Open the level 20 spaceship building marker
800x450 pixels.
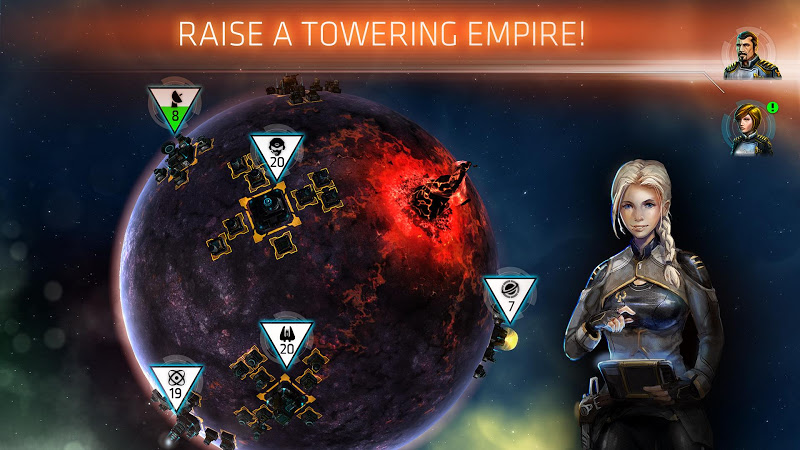point(287,339)
